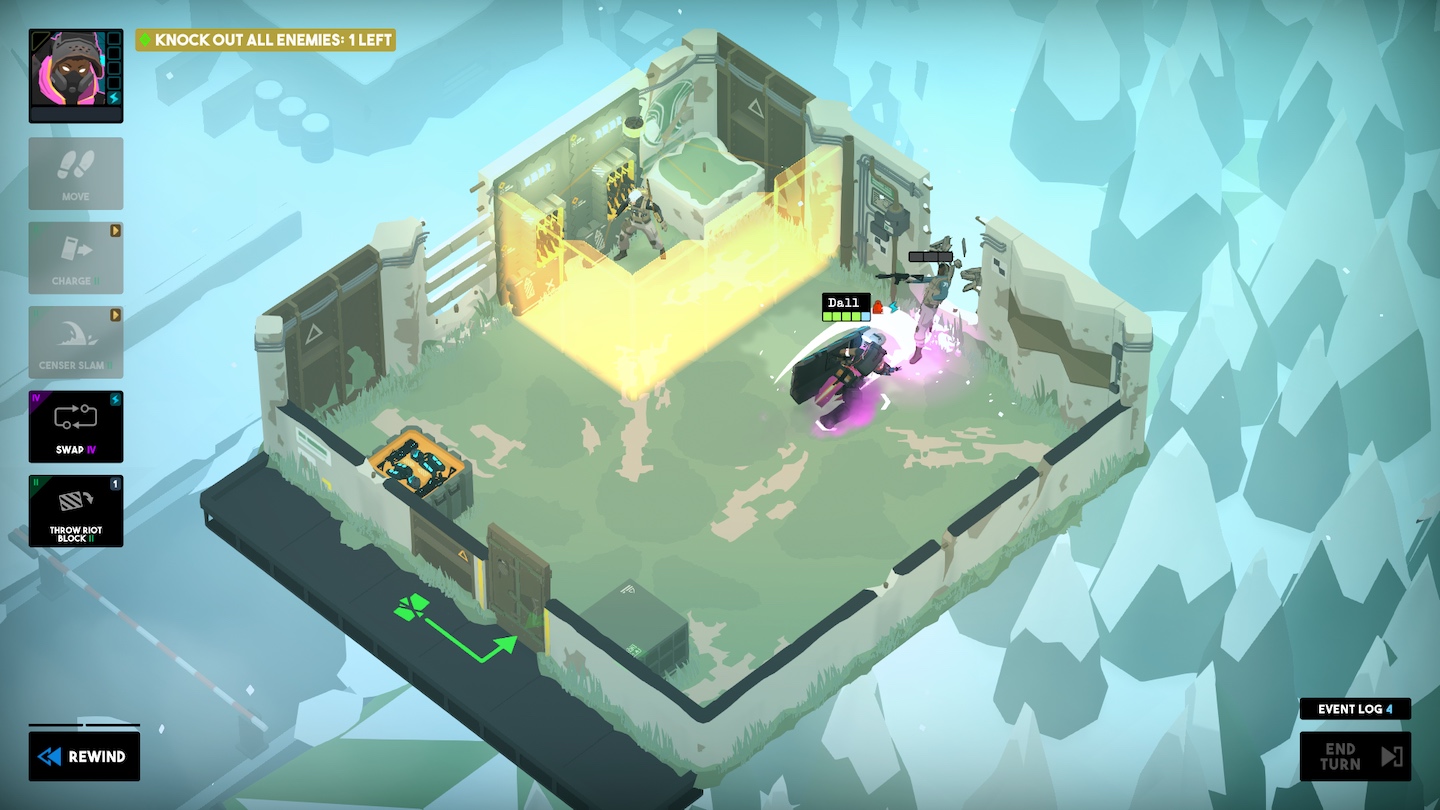Choose the Move action
The image size is (1440, 810).
click(x=76, y=173)
